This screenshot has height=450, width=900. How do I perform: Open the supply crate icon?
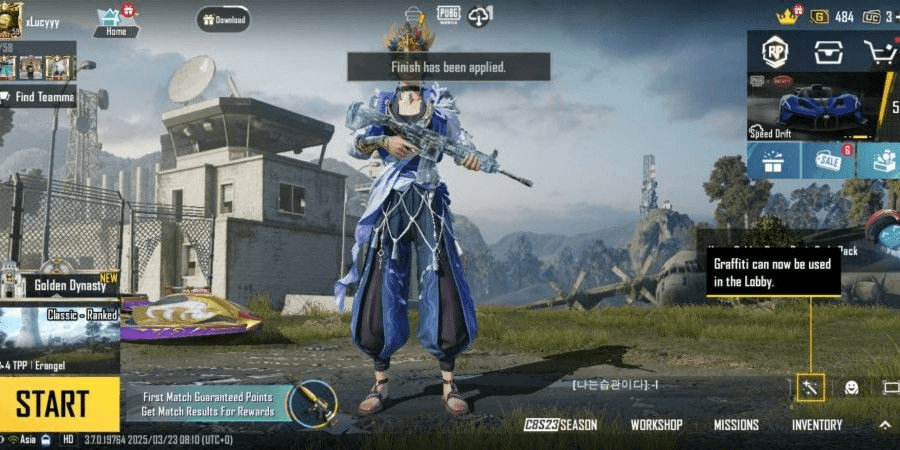click(827, 53)
